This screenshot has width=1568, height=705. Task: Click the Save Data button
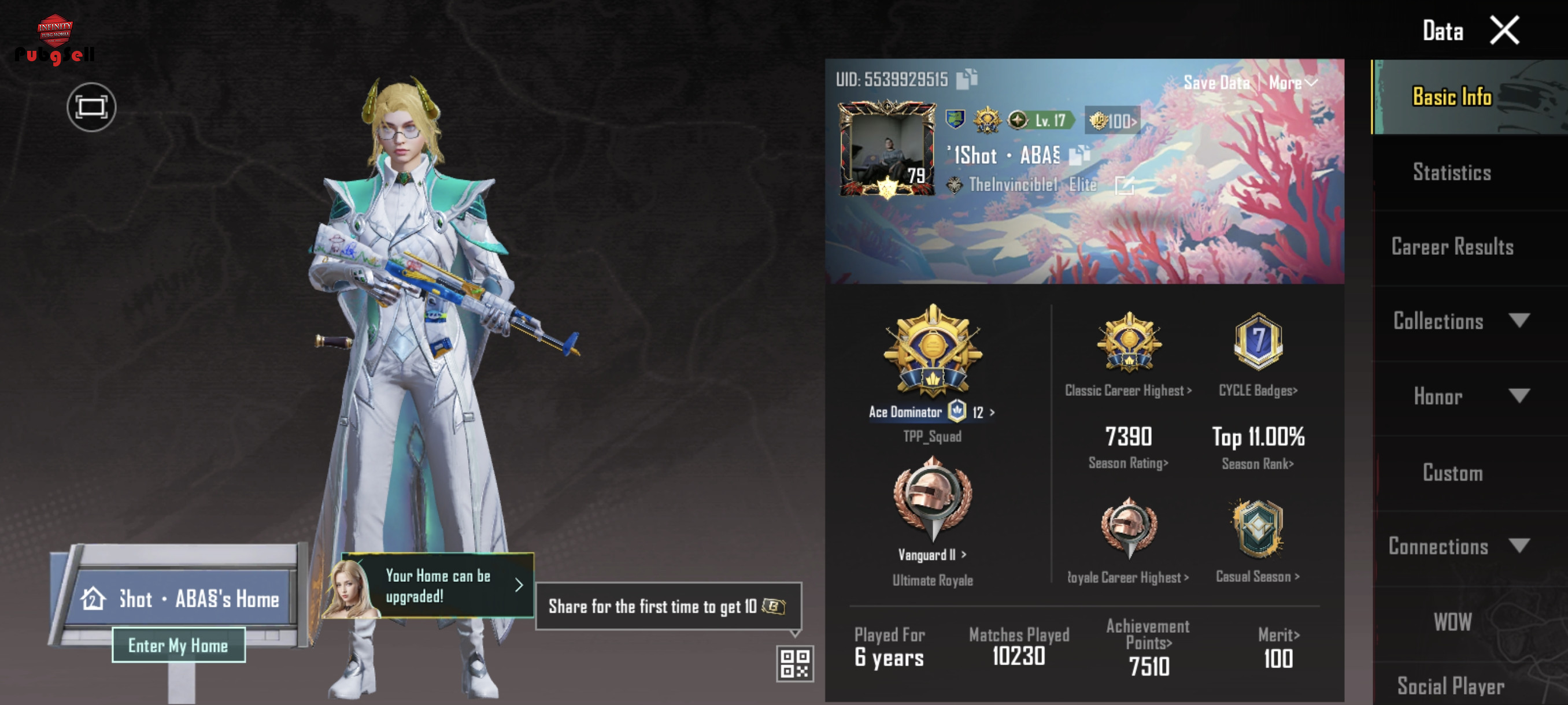pos(1215,83)
